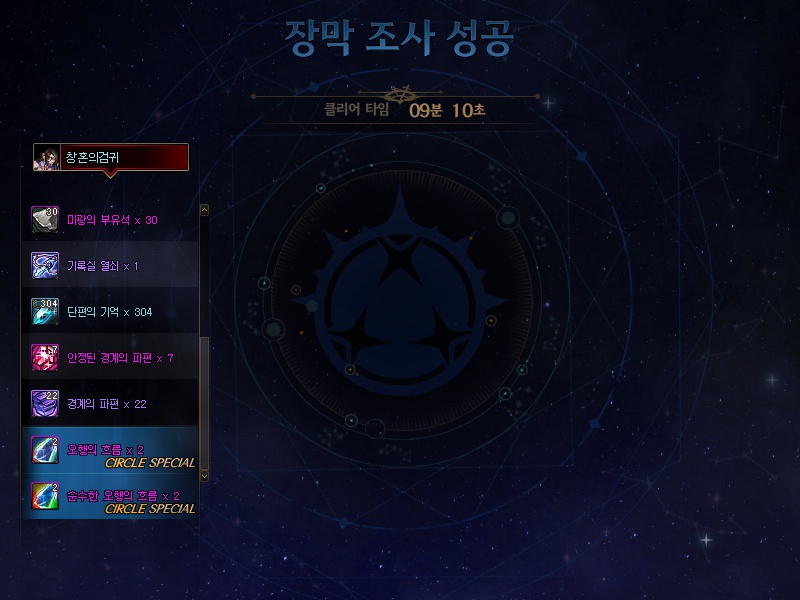
Task: Click the 미망의 부유석 x 30 reward
Action: click(112, 219)
